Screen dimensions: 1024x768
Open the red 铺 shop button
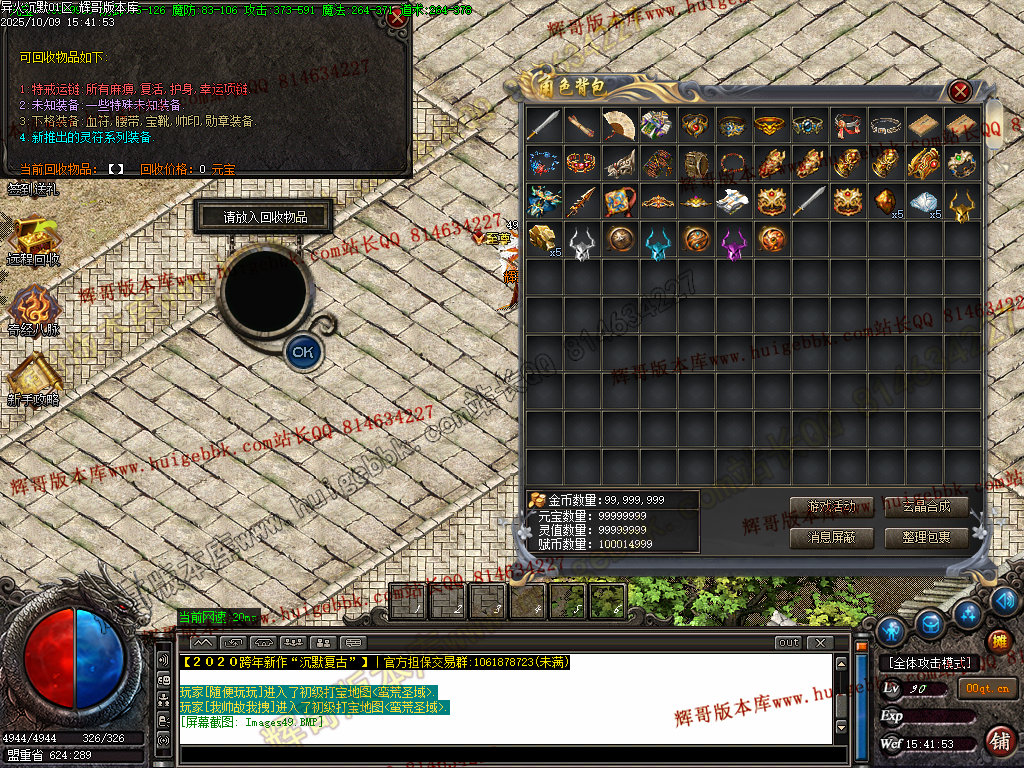(998, 741)
